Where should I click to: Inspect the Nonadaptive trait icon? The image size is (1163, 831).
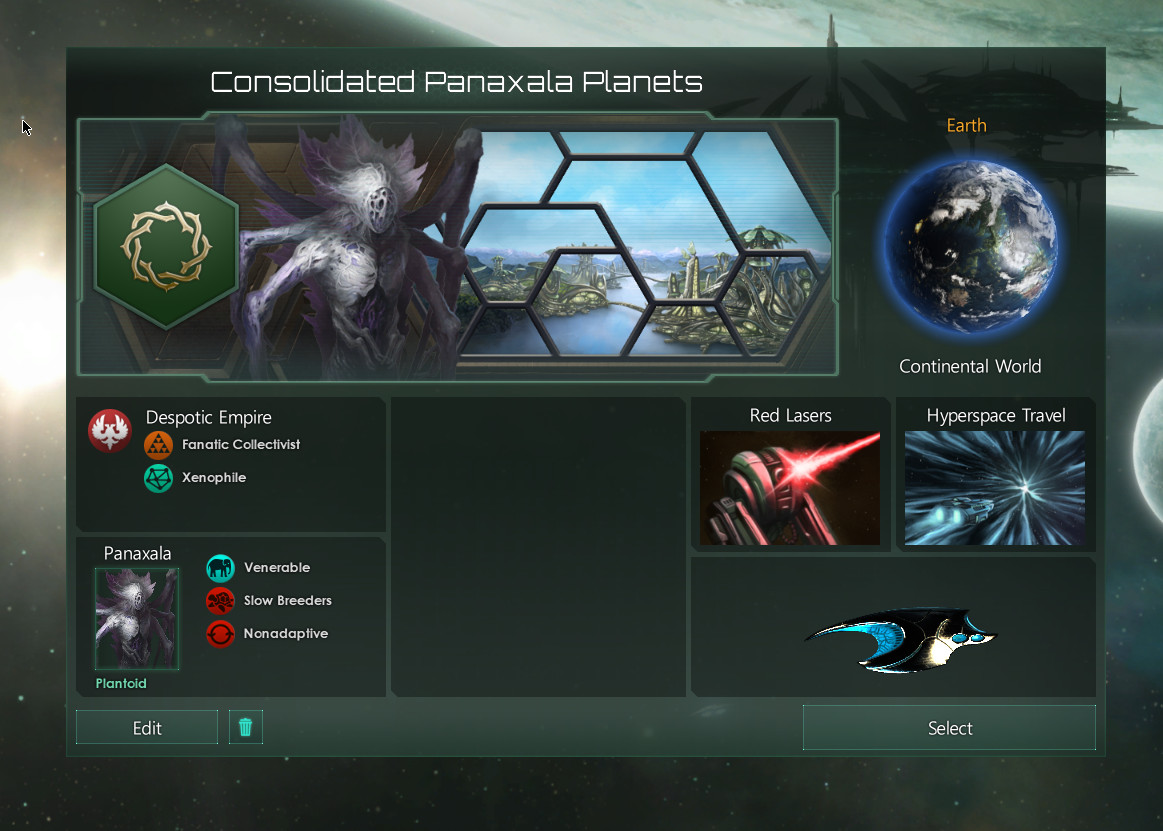coord(220,634)
